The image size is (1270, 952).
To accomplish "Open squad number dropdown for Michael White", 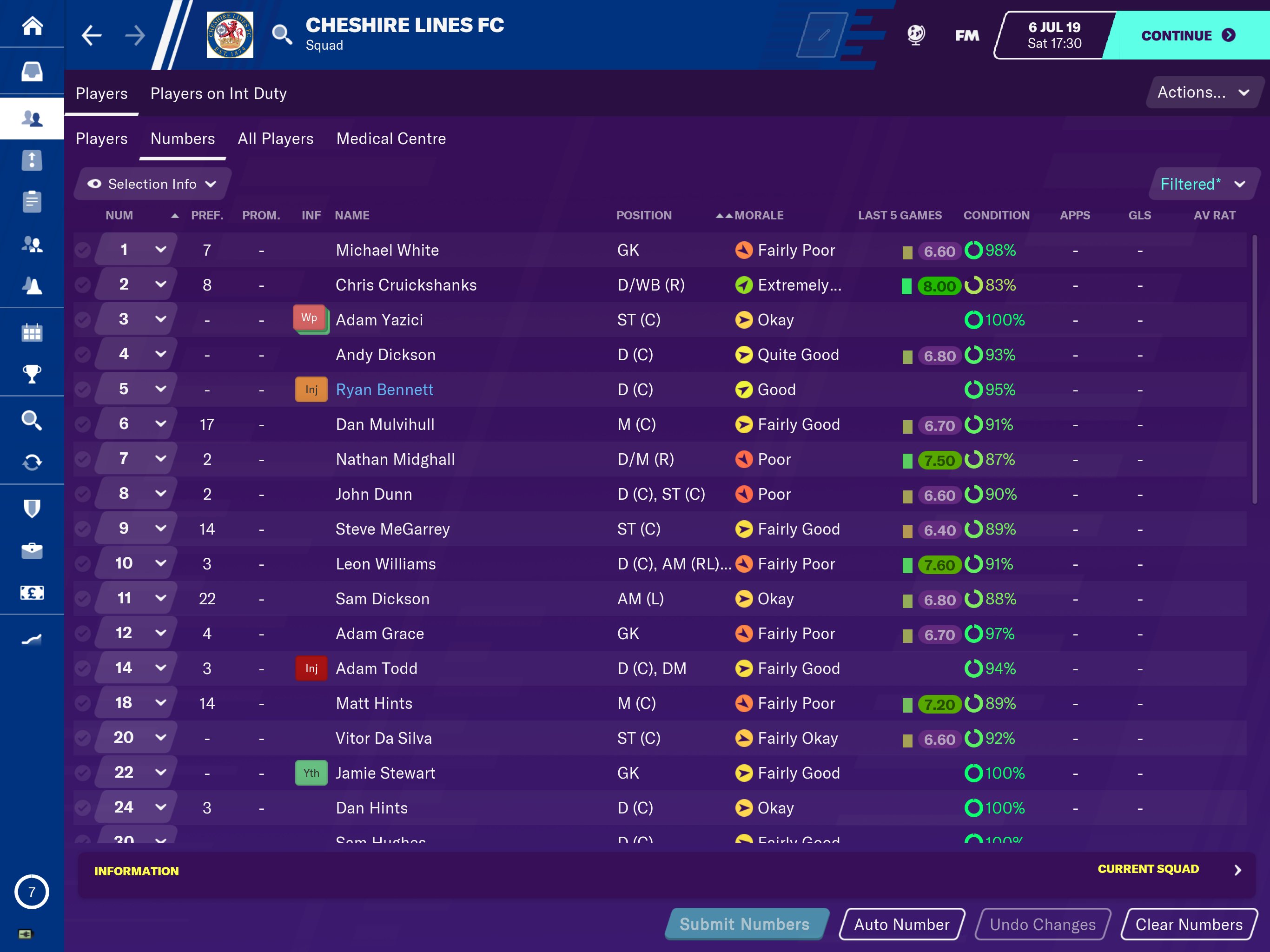I will tap(160, 250).
